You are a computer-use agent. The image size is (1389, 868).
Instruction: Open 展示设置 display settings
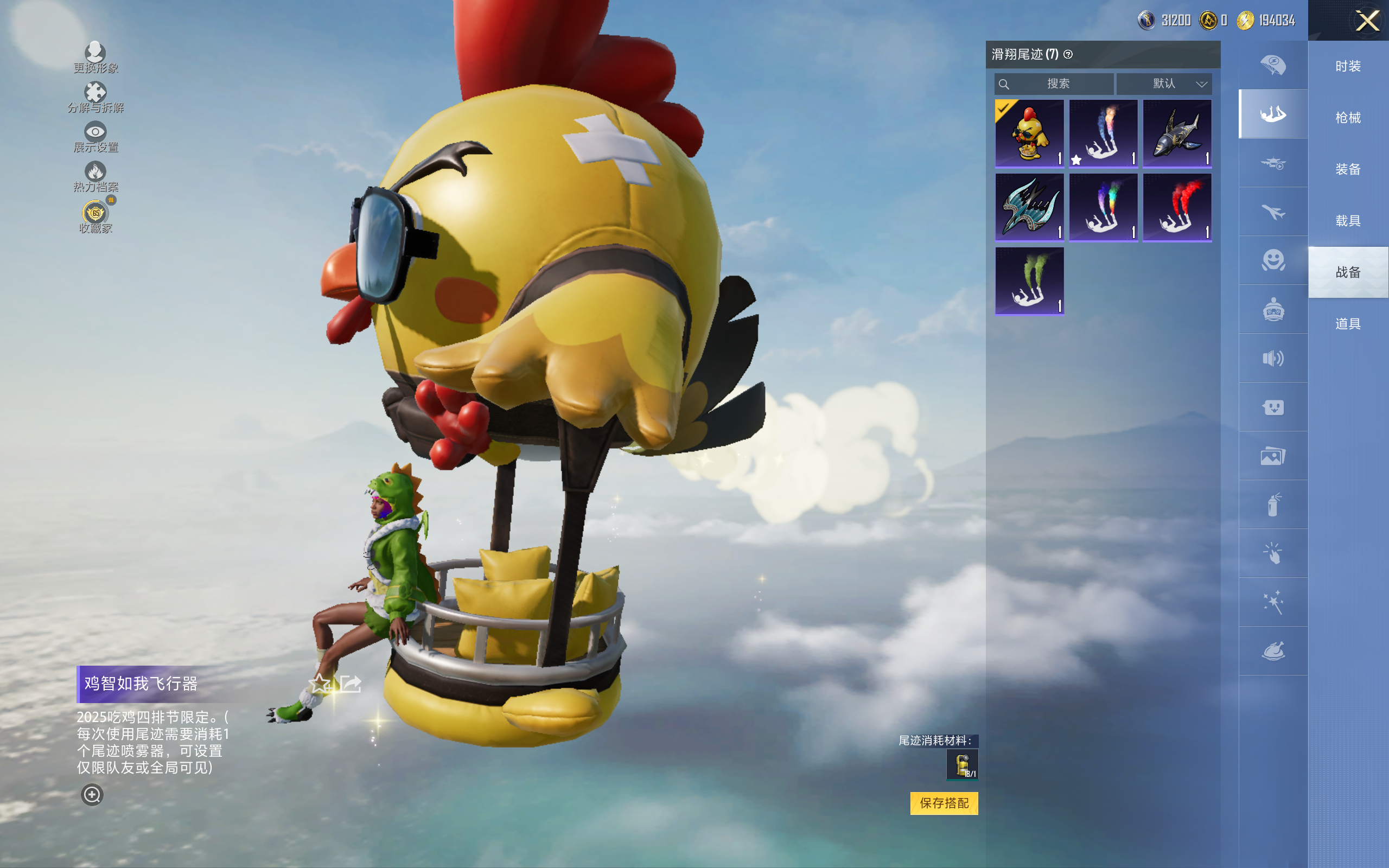(x=95, y=137)
